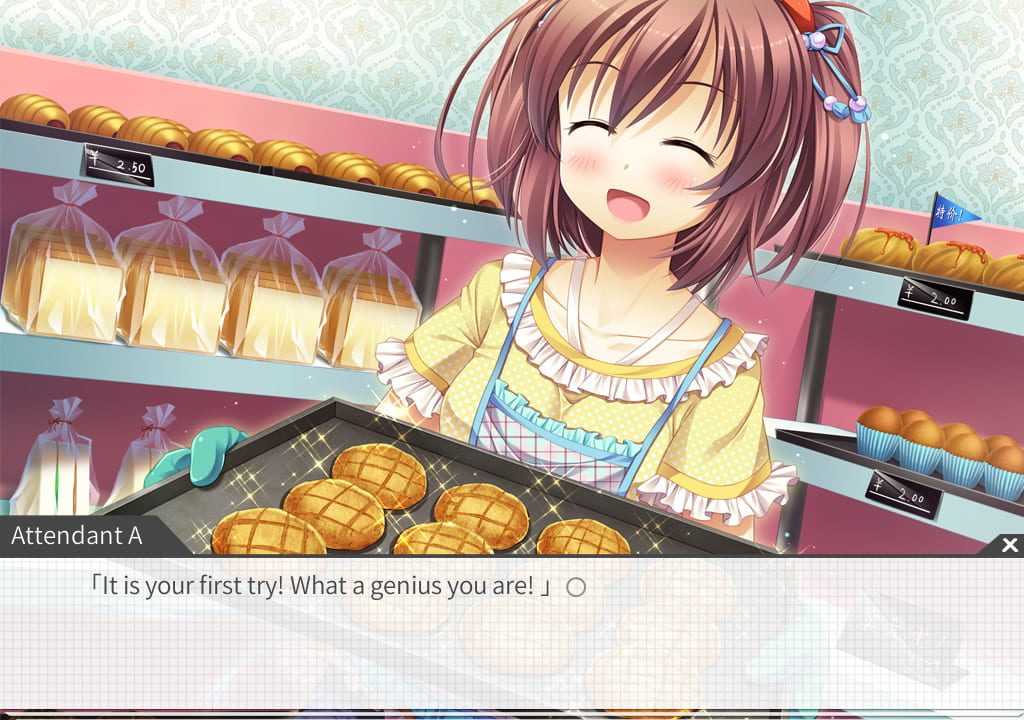The width and height of the screenshot is (1024, 720).
Task: Click the dialogue text box to continue
Action: pyautogui.click(x=511, y=640)
